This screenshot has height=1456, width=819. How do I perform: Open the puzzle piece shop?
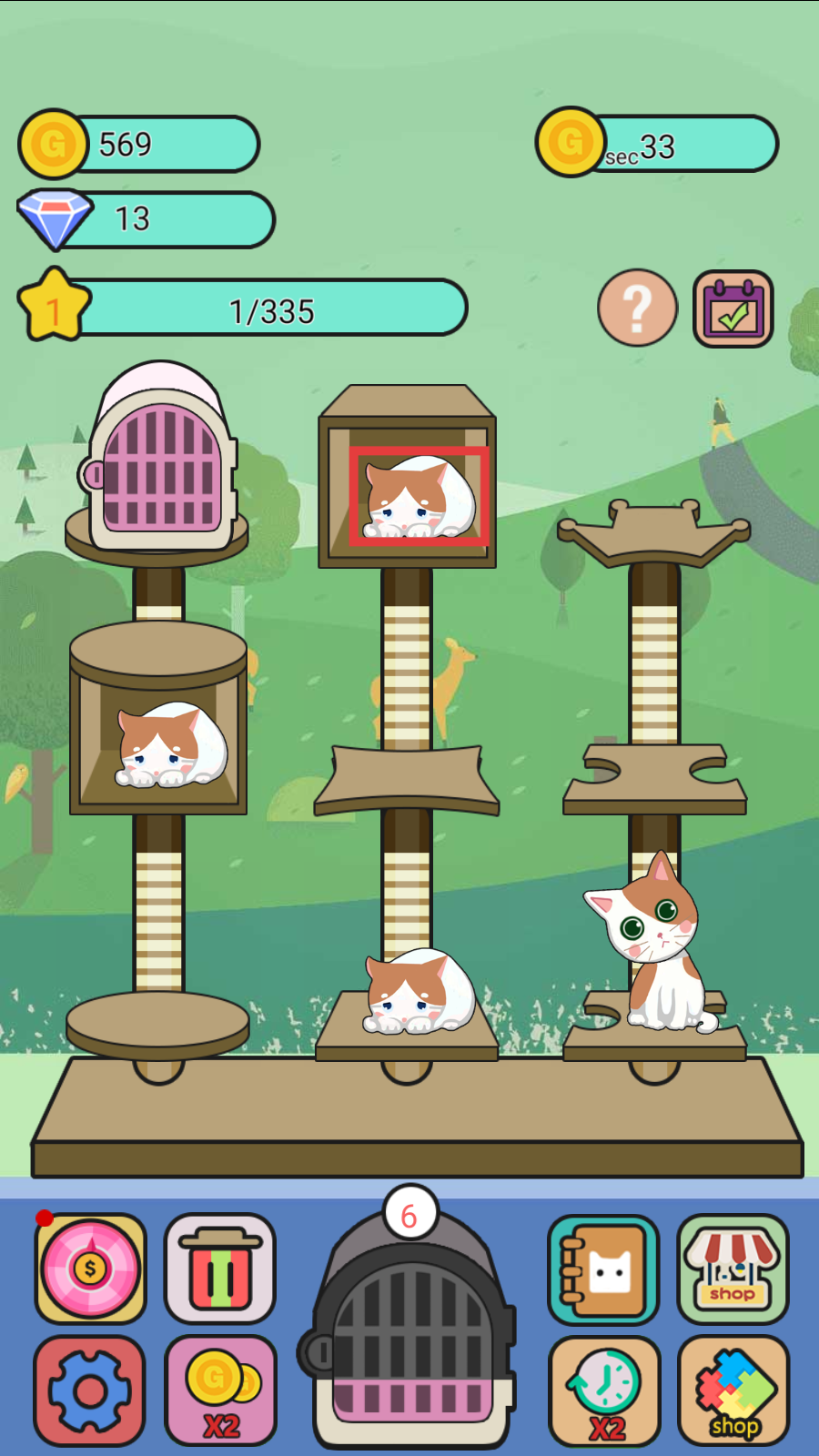point(733,1390)
